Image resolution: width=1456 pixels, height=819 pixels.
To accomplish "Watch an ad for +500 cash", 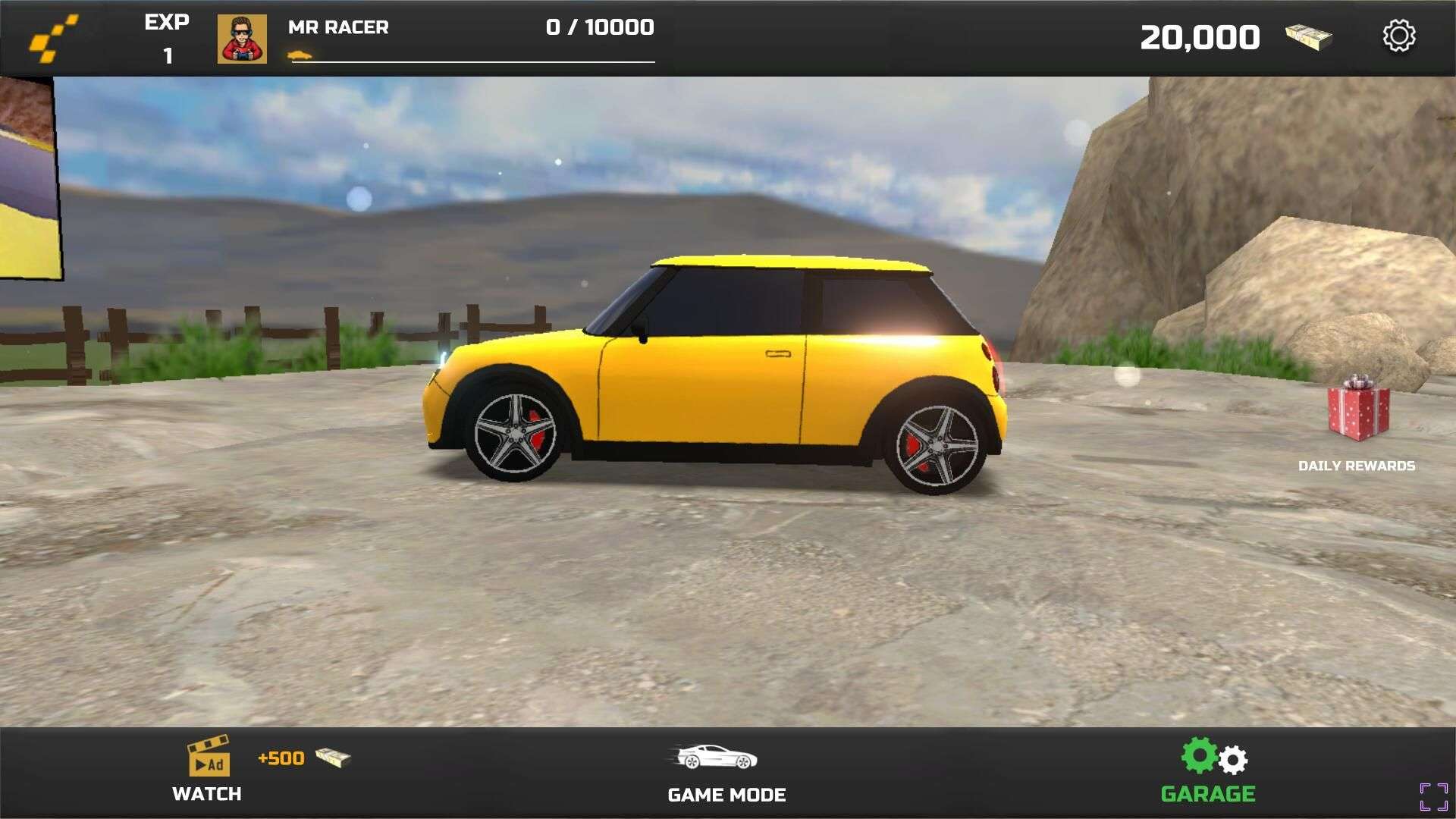I will pyautogui.click(x=208, y=769).
